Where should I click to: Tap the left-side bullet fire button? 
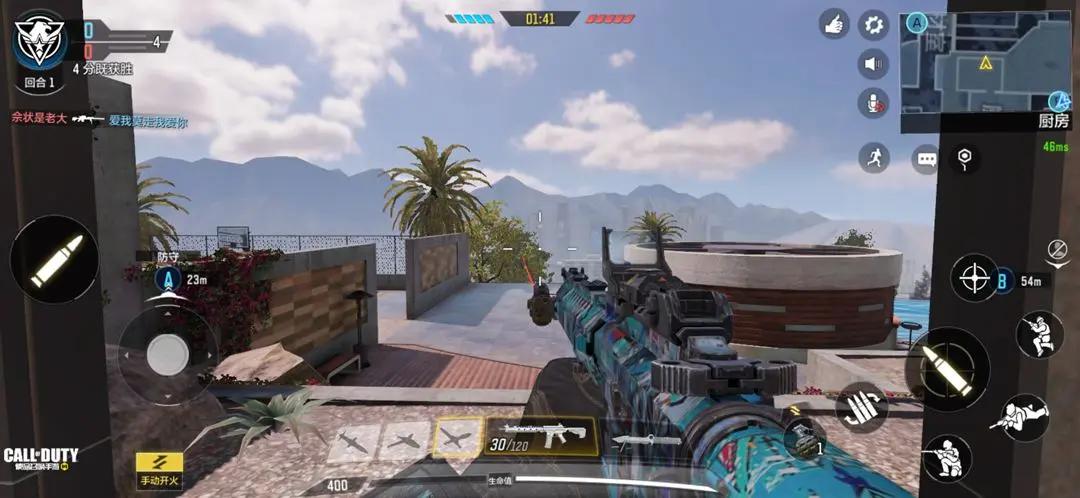pyautogui.click(x=53, y=260)
